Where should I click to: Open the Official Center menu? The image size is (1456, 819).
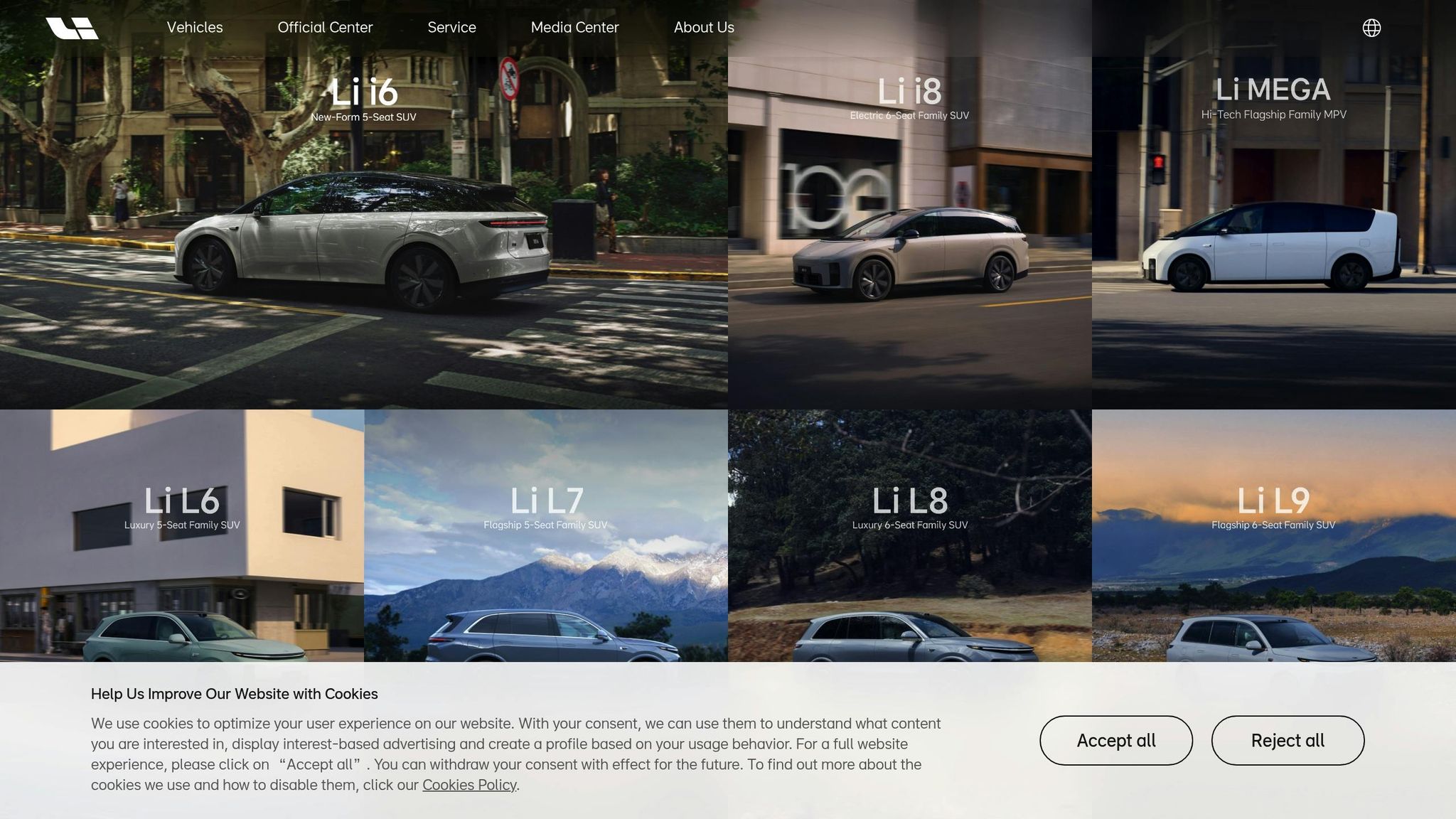pyautogui.click(x=325, y=28)
